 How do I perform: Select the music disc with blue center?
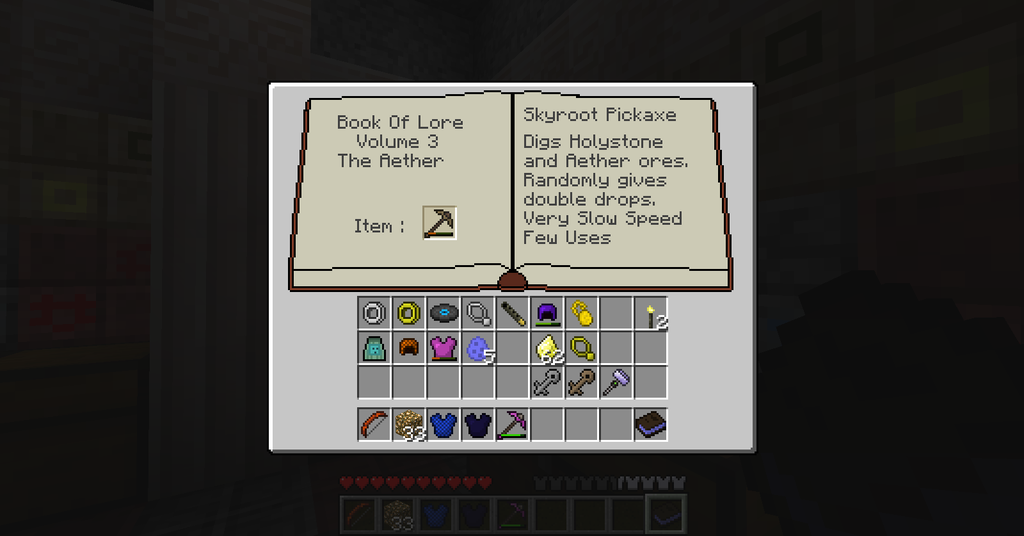tap(443, 314)
